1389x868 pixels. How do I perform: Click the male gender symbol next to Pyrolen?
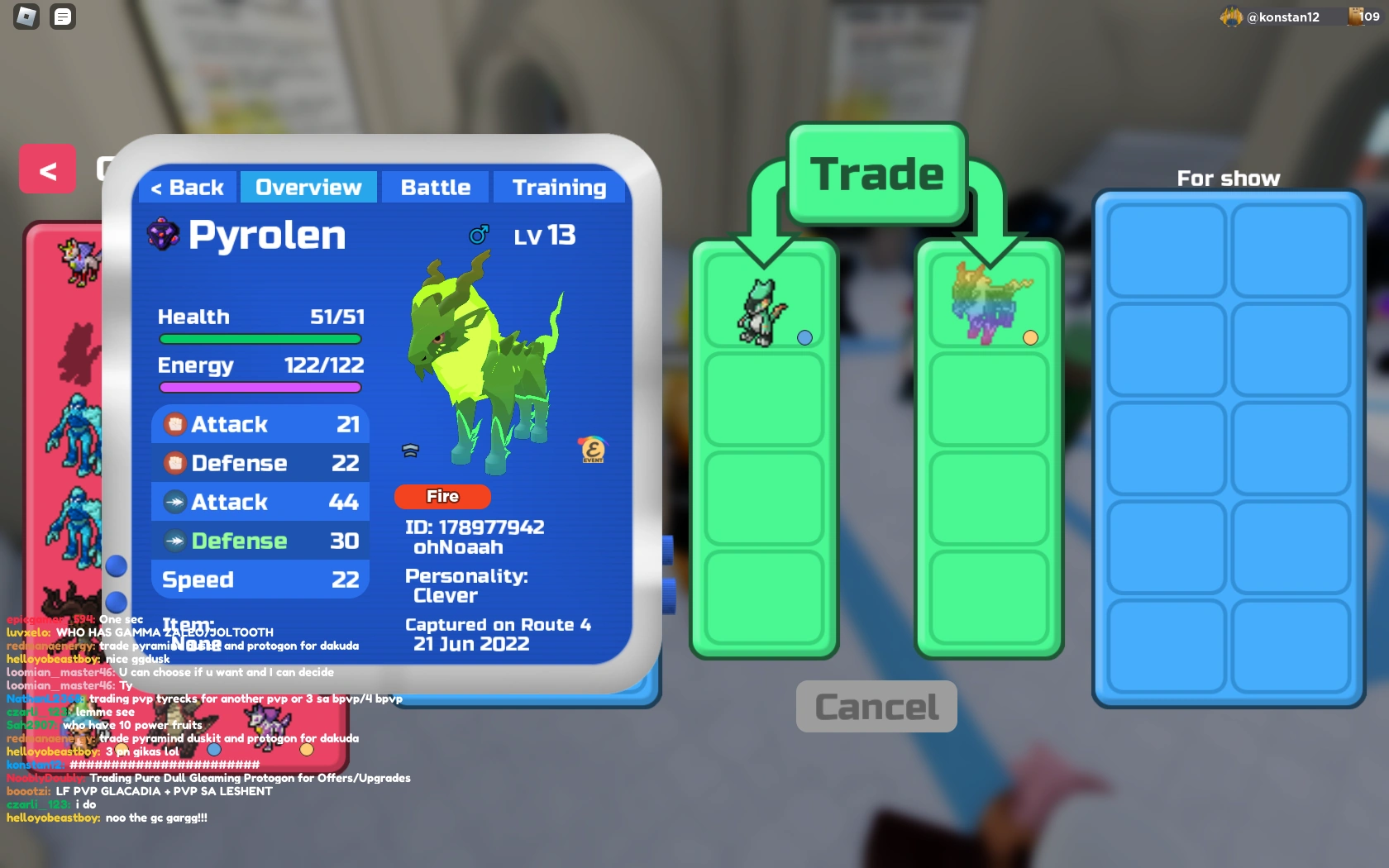[479, 234]
